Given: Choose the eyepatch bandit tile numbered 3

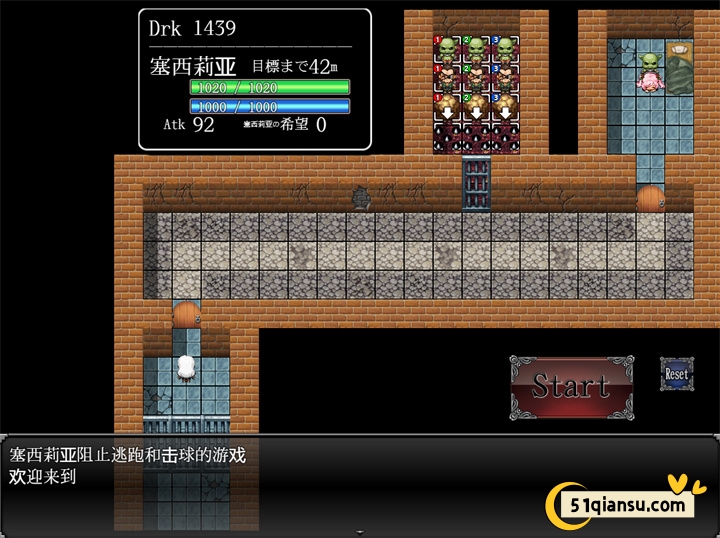Looking at the screenshot, I should coord(505,78).
